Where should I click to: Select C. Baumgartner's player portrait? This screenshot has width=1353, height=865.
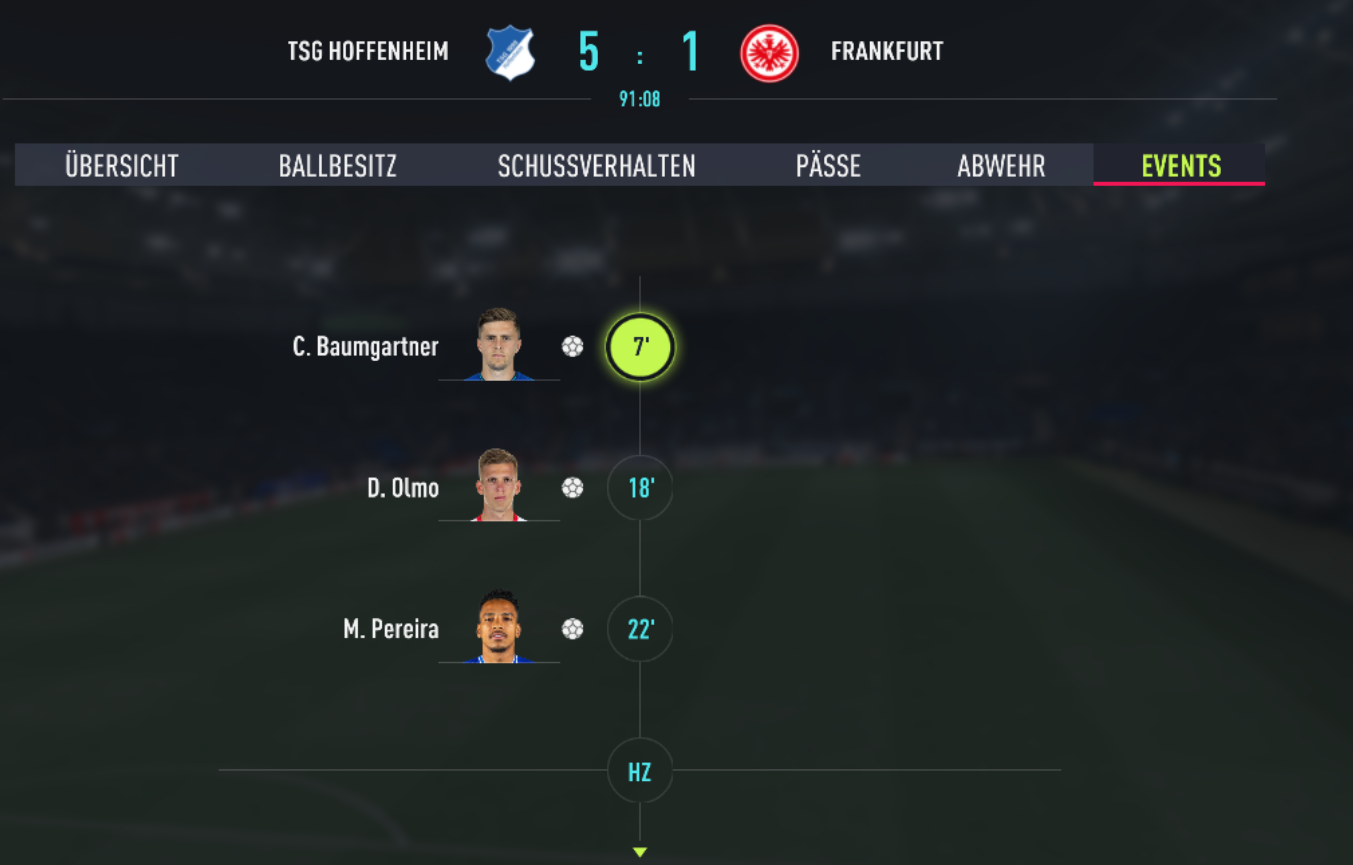pos(499,345)
